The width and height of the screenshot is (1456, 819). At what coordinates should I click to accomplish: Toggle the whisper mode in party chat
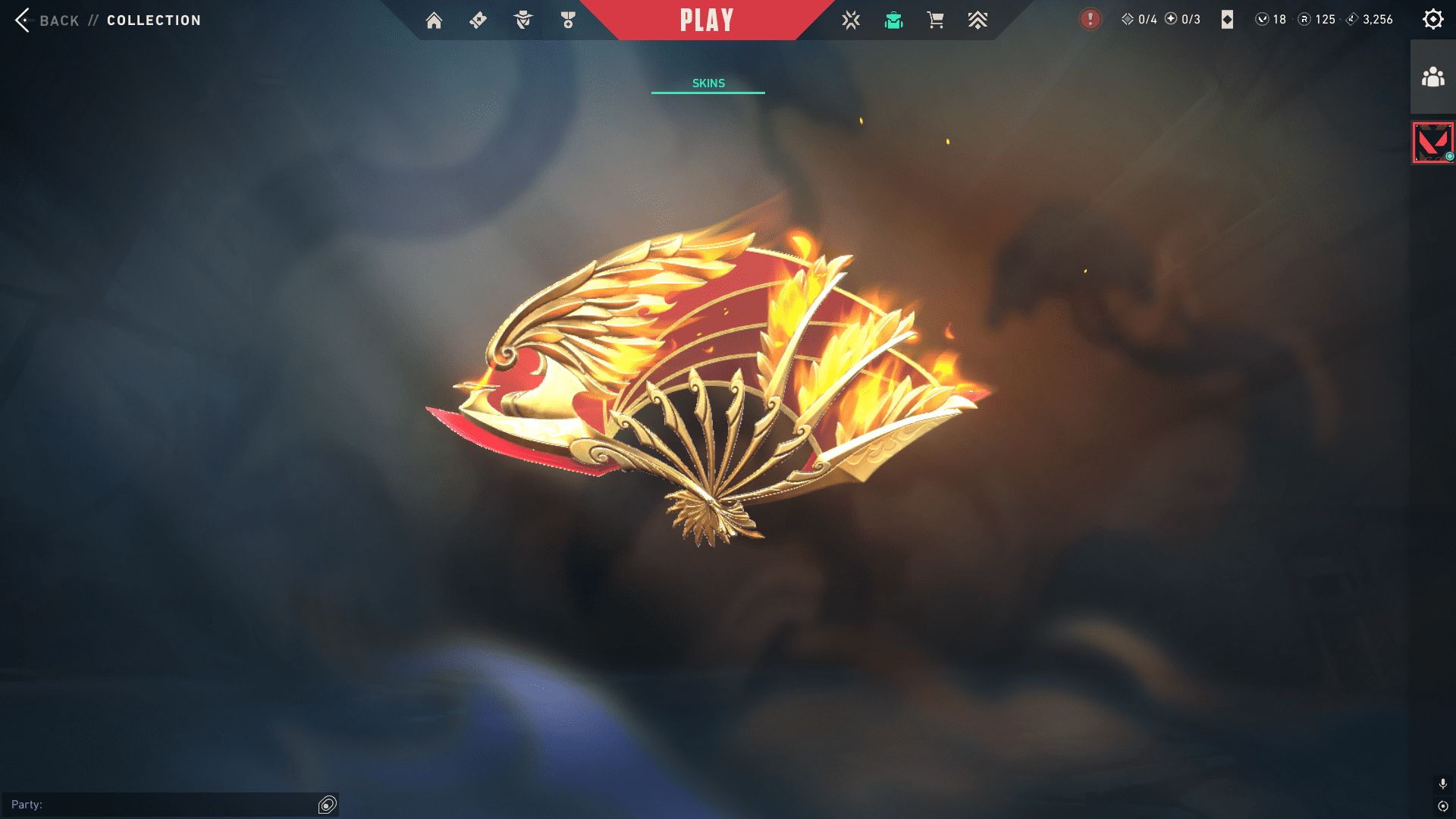click(328, 805)
